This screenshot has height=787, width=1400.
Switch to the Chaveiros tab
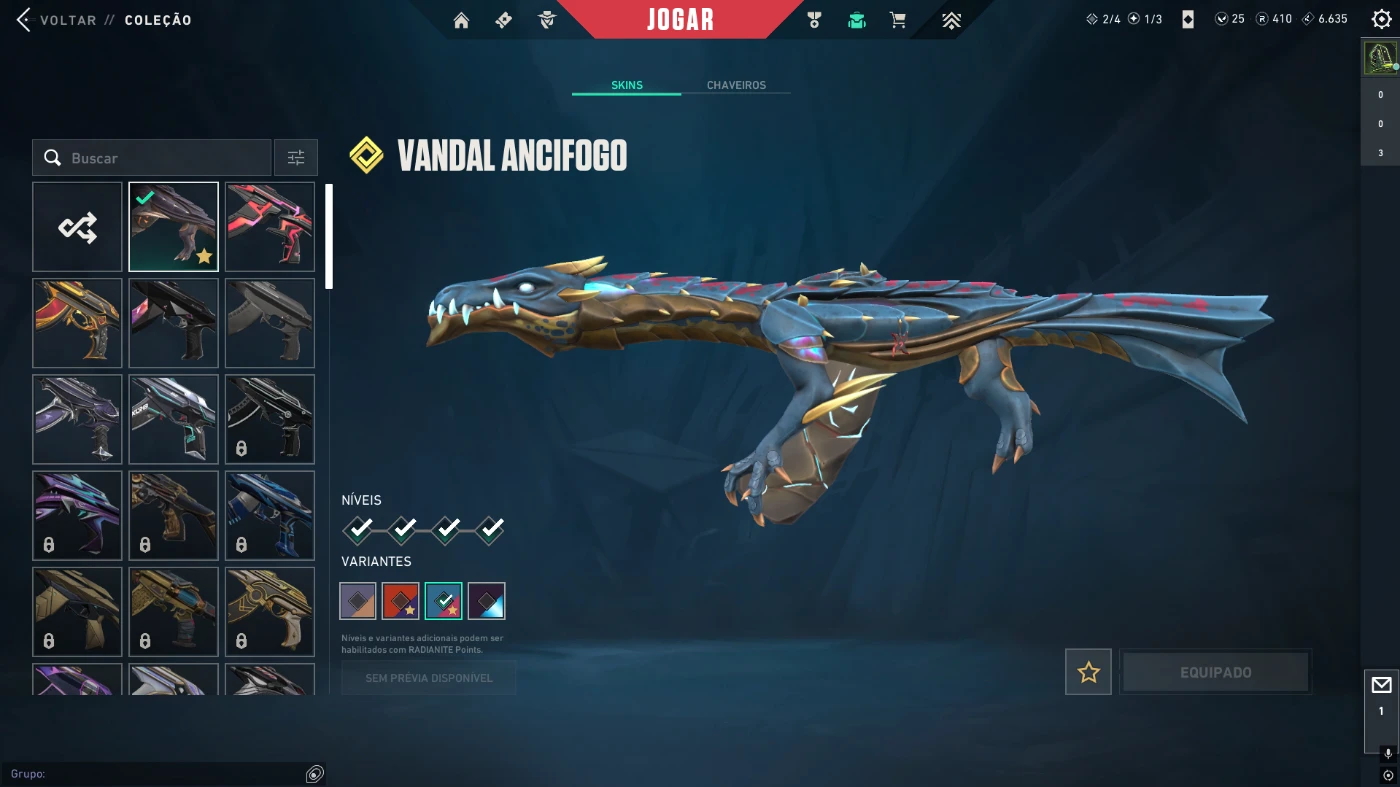click(736, 85)
